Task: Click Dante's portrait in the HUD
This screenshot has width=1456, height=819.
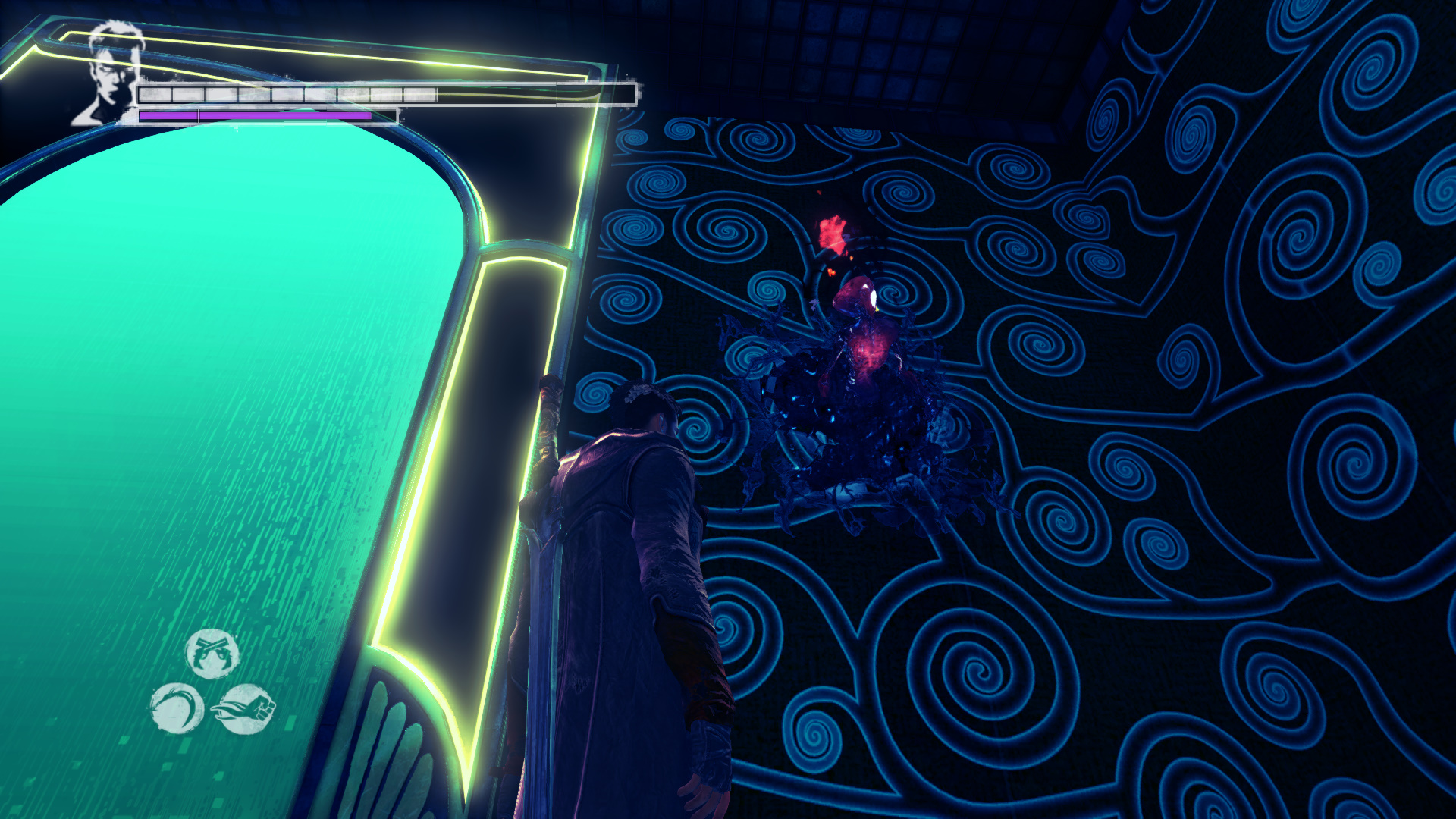Action: [x=111, y=74]
